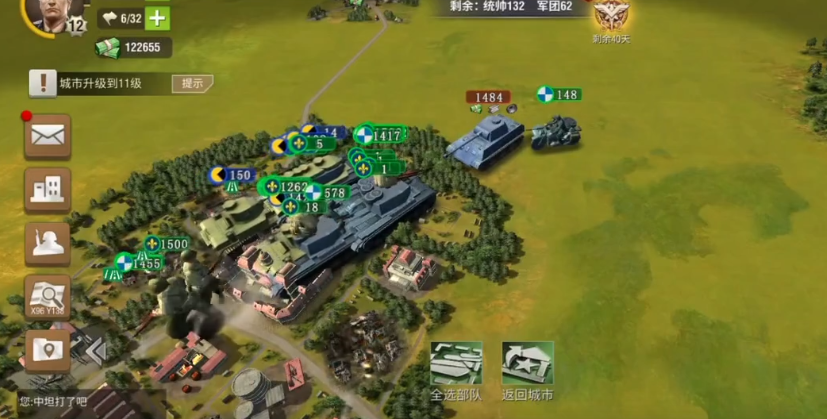Open the golden eagle event medal

point(609,18)
